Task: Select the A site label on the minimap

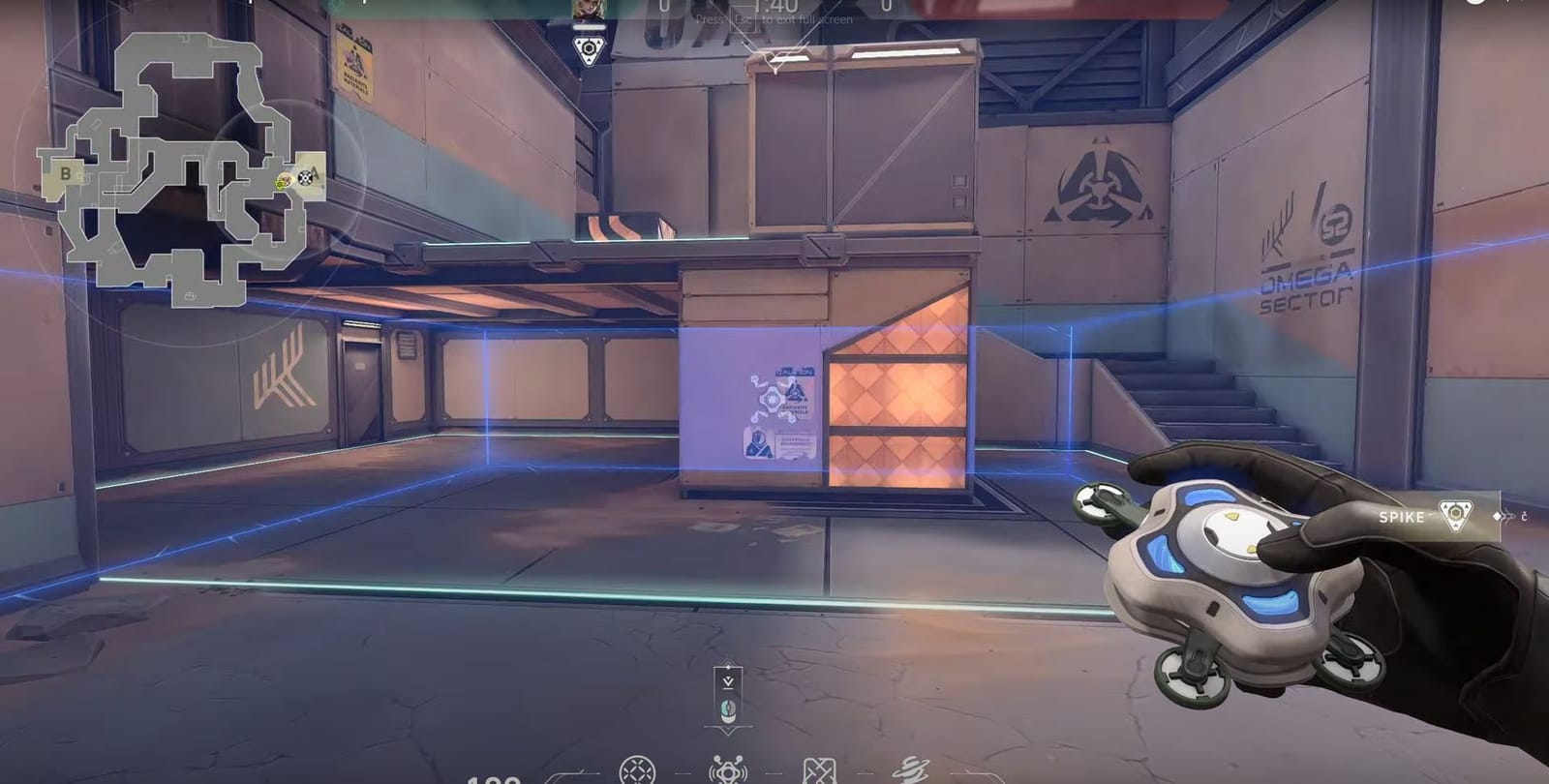Action: (316, 171)
